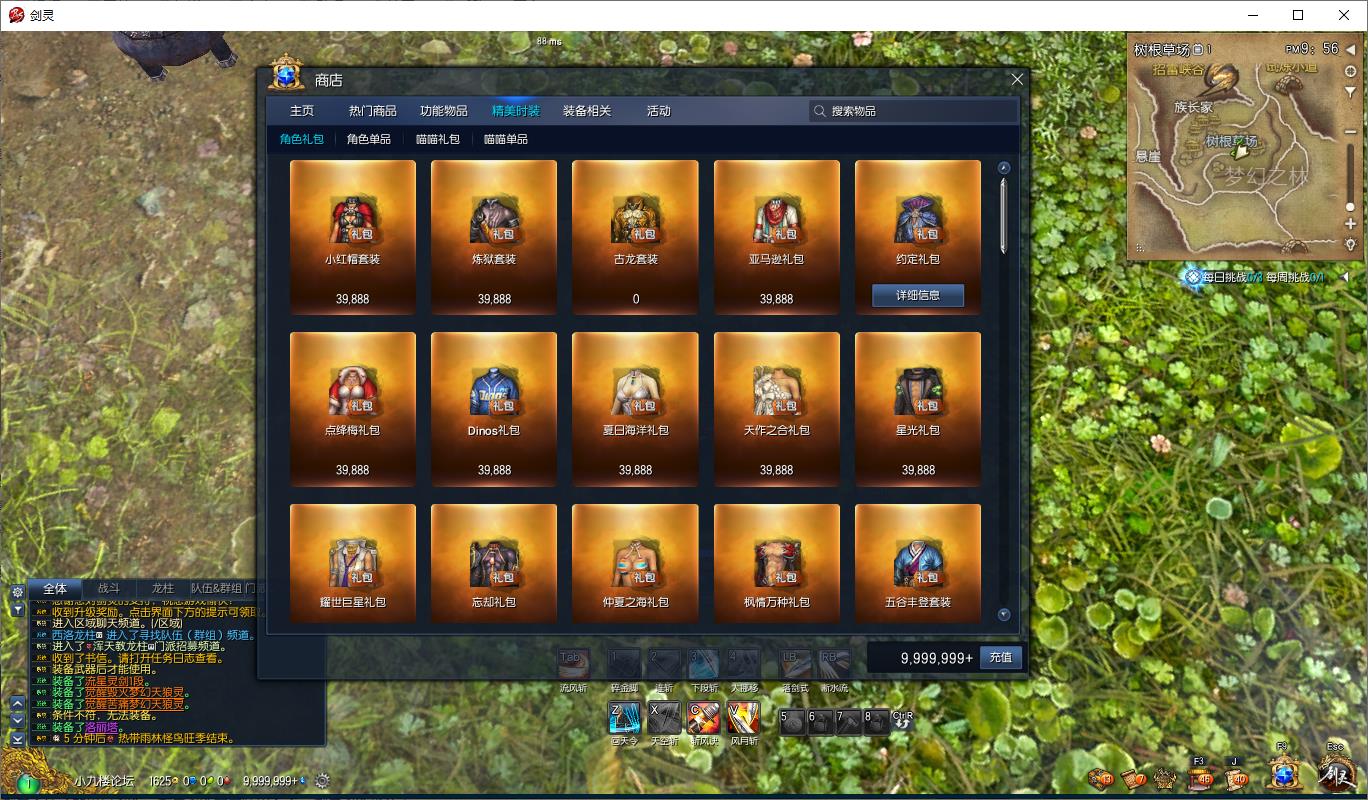
Task: Select the 天空斩 skill icon
Action: click(x=665, y=719)
